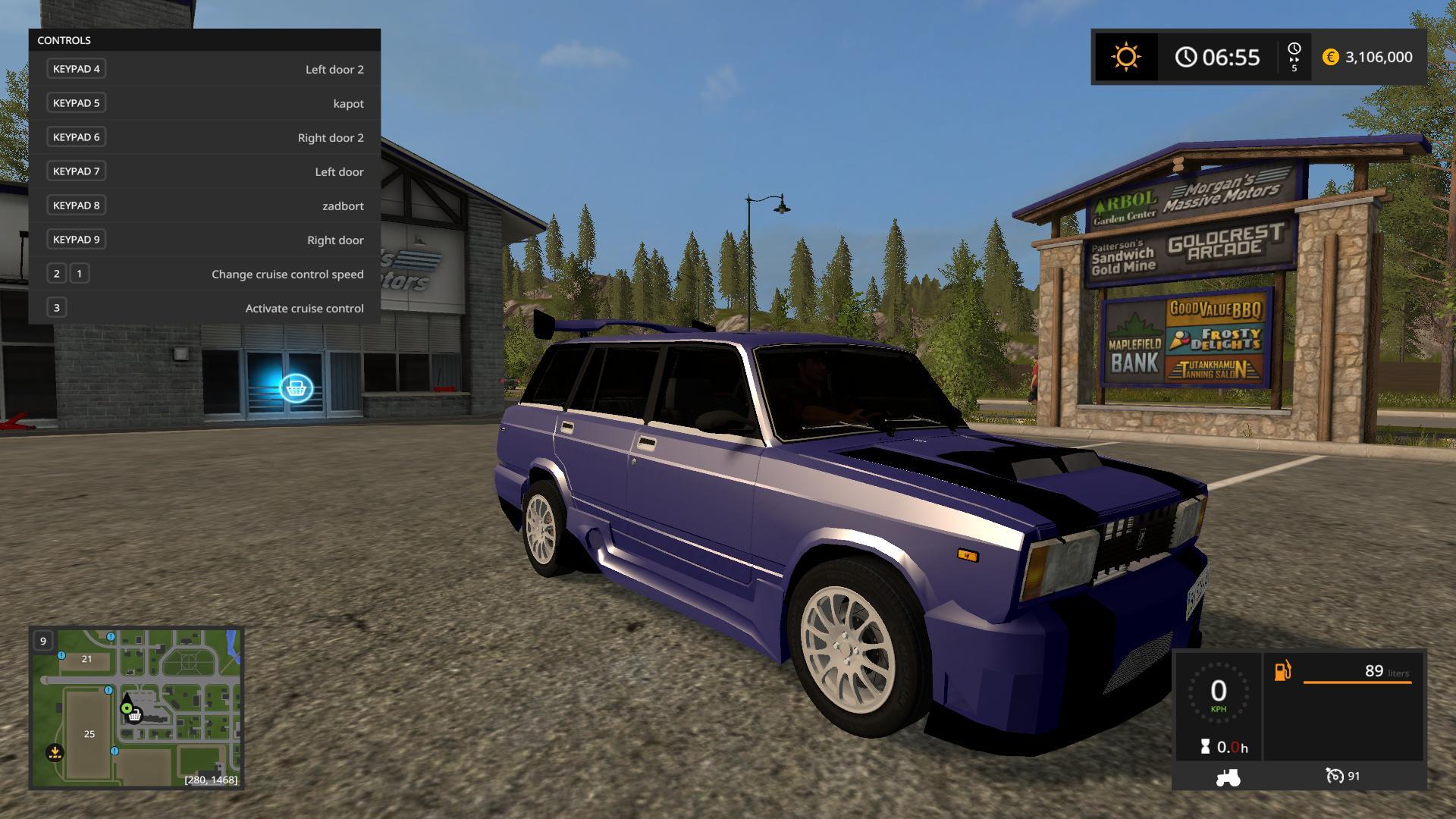Select the shop basket marker on the minimap

[x=135, y=715]
